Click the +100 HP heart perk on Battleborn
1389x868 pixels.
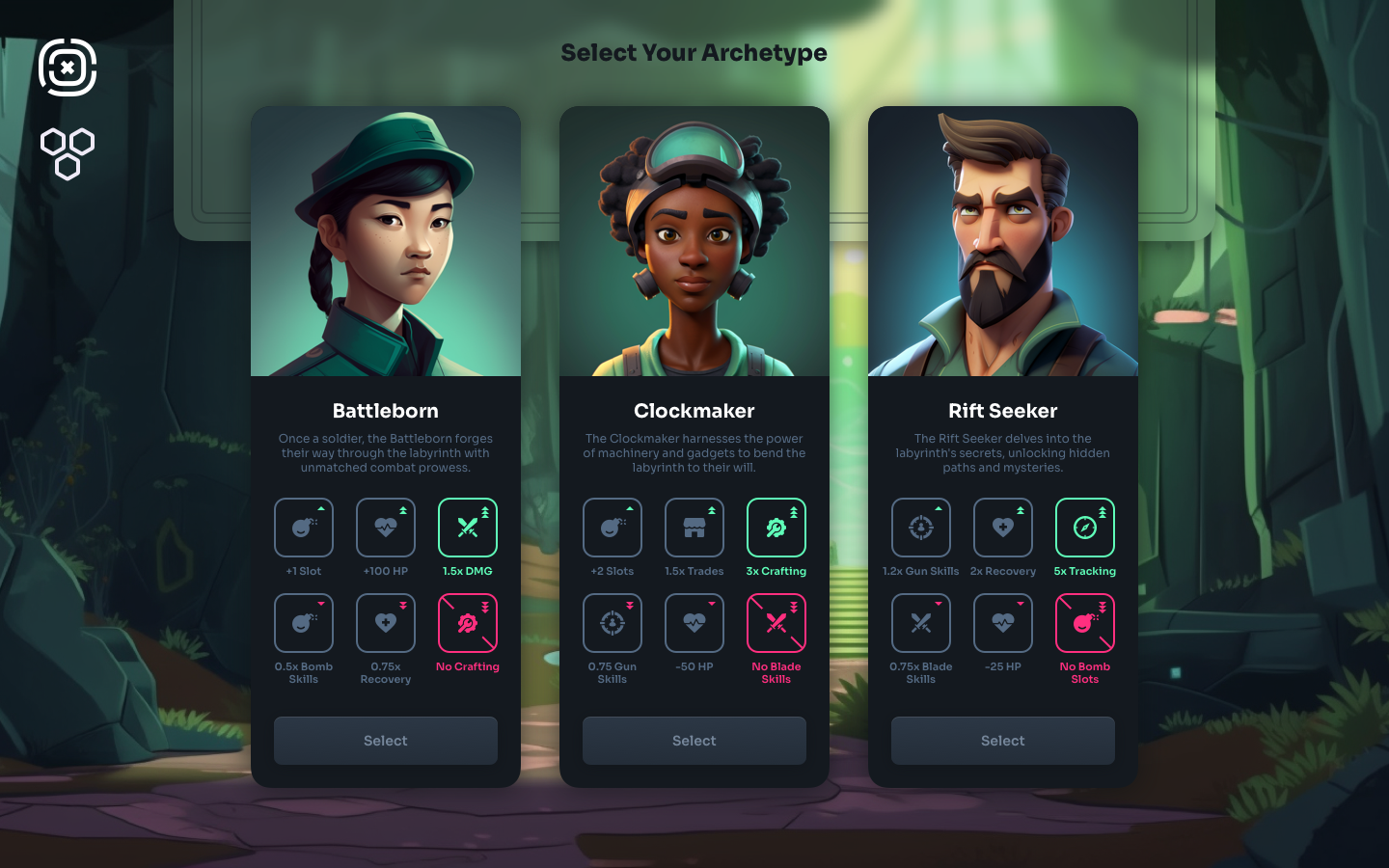tap(386, 528)
